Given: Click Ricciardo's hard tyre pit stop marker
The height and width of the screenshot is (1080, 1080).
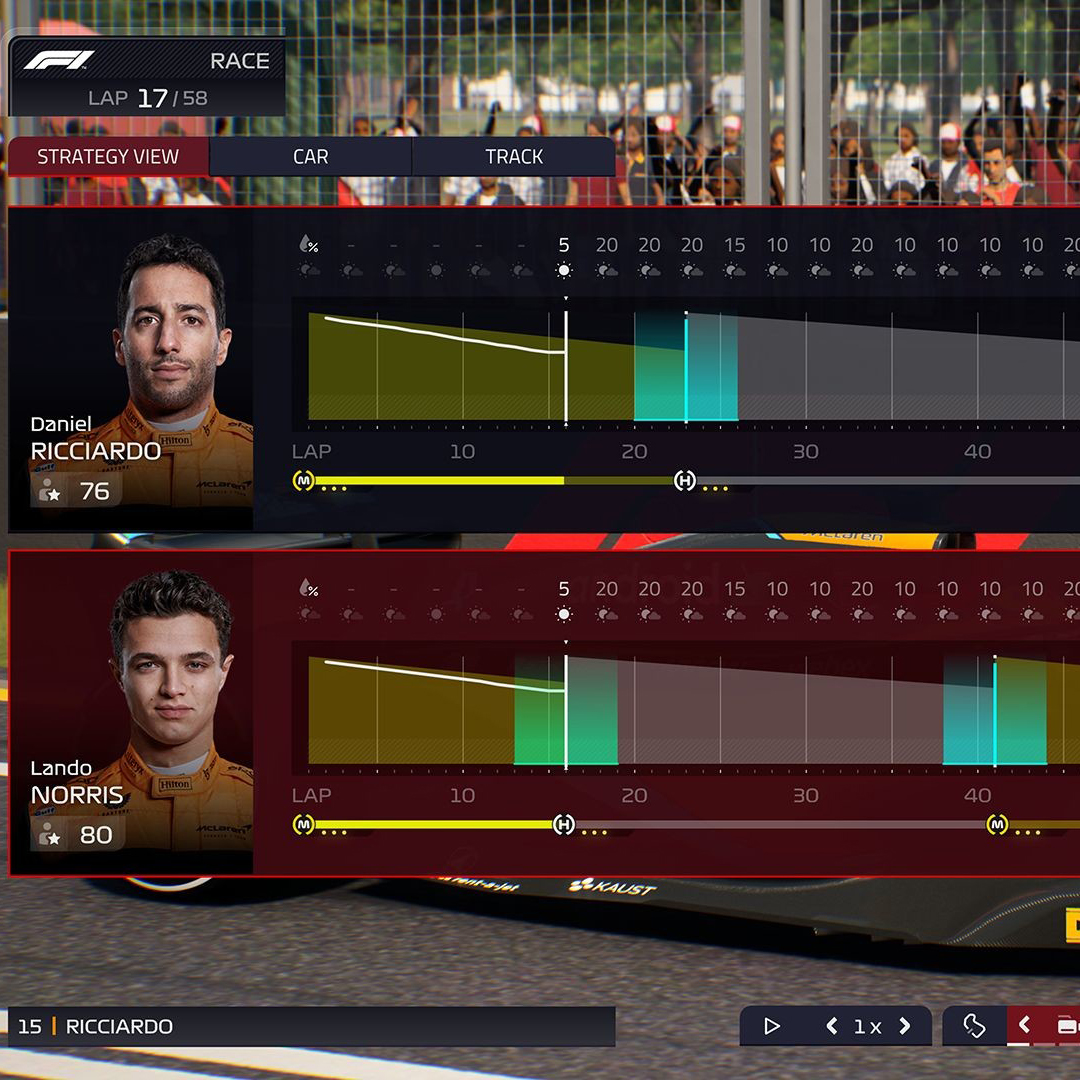Looking at the screenshot, I should tap(685, 481).
